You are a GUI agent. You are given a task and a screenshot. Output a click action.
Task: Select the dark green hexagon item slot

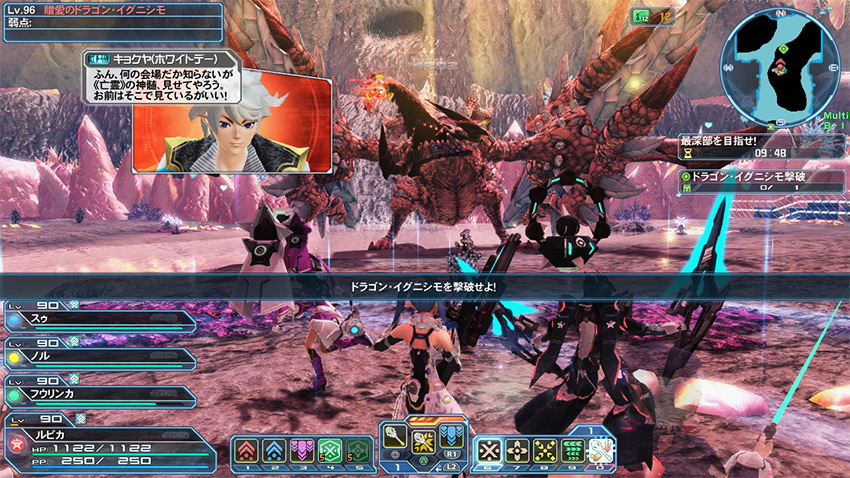click(x=357, y=452)
